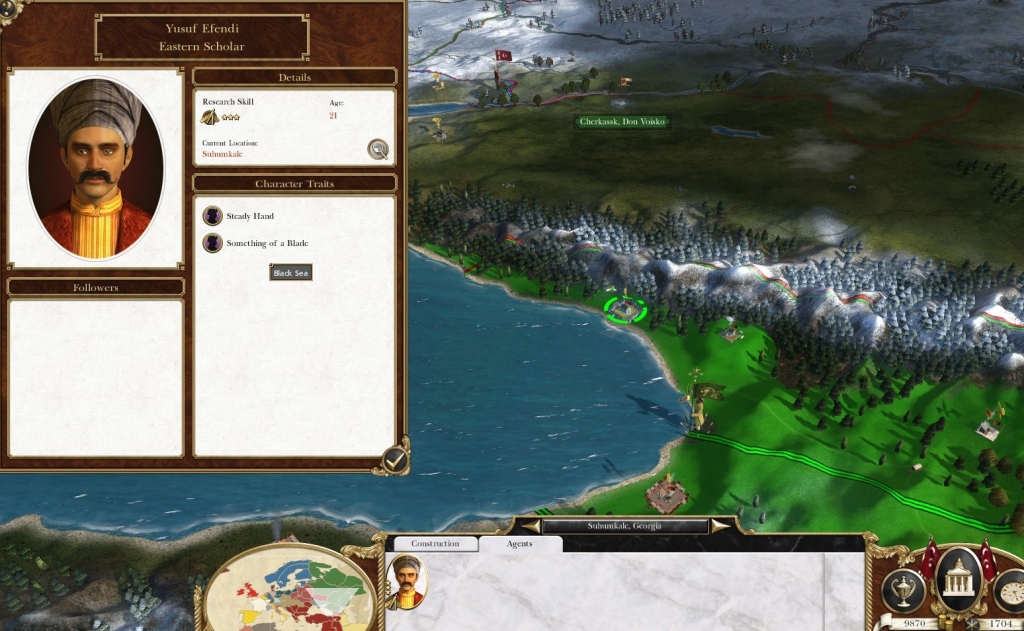Zoom to the scholar's location with the magnifying glass
Screen dimensions: 1024x631
tap(378, 149)
